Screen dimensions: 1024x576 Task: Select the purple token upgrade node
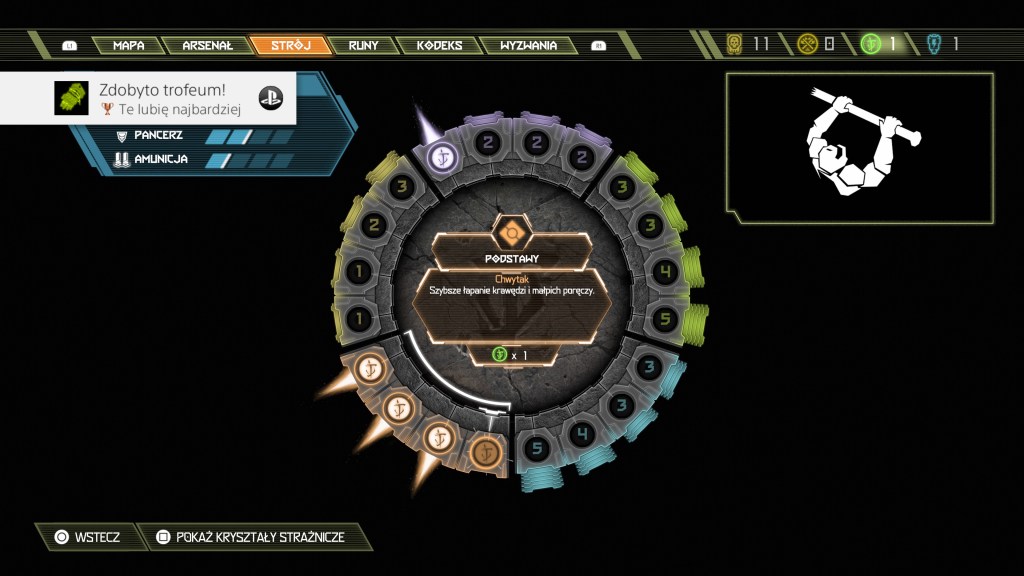tap(443, 156)
